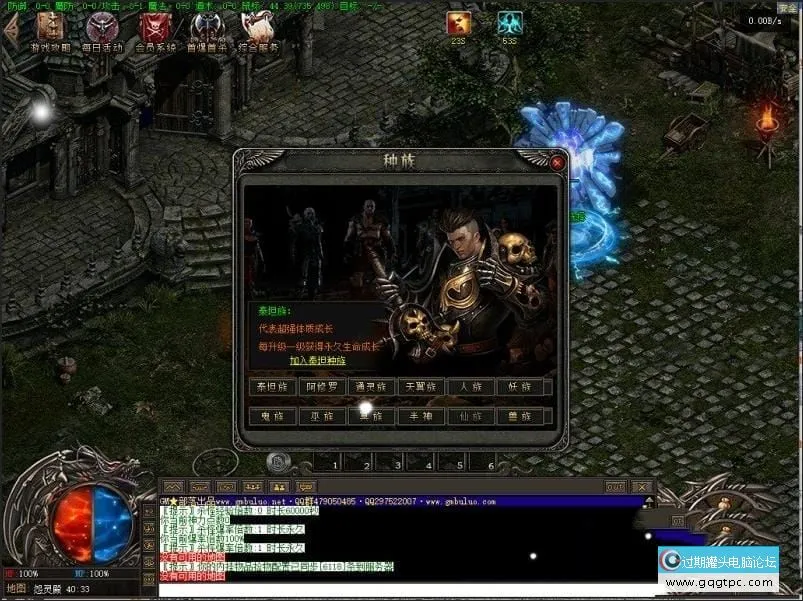This screenshot has height=601, width=803.
Task: Select the 通灵族 race button
Action: (372, 387)
